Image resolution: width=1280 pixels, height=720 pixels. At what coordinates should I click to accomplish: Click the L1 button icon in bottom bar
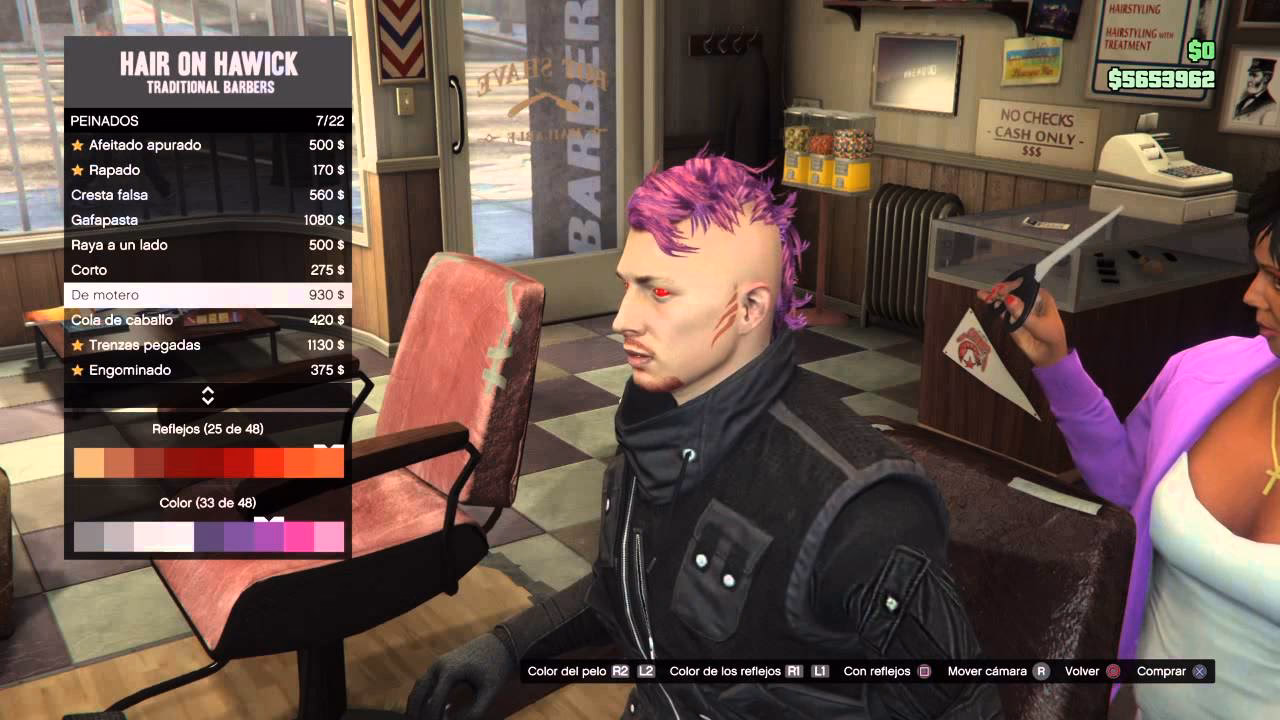[x=820, y=671]
